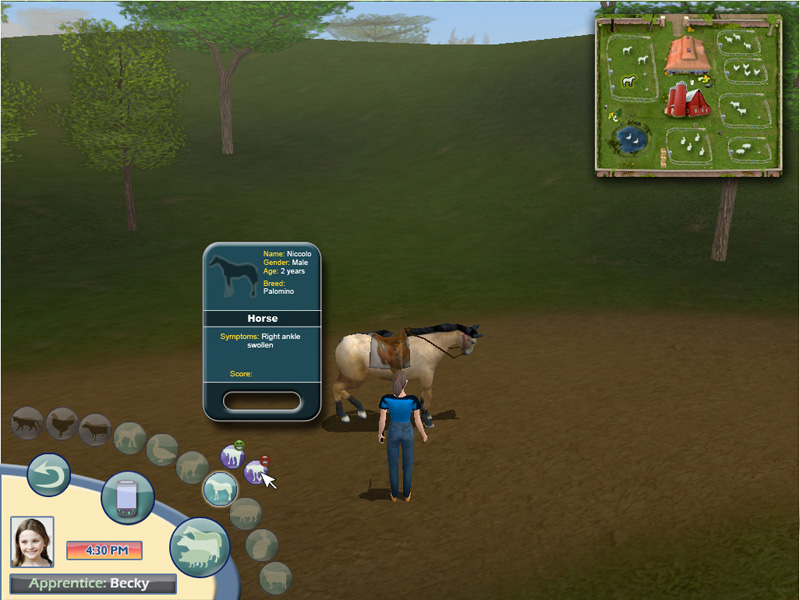The image size is (800, 600).
Task: Go to the duck pond on minimap
Action: tap(630, 139)
